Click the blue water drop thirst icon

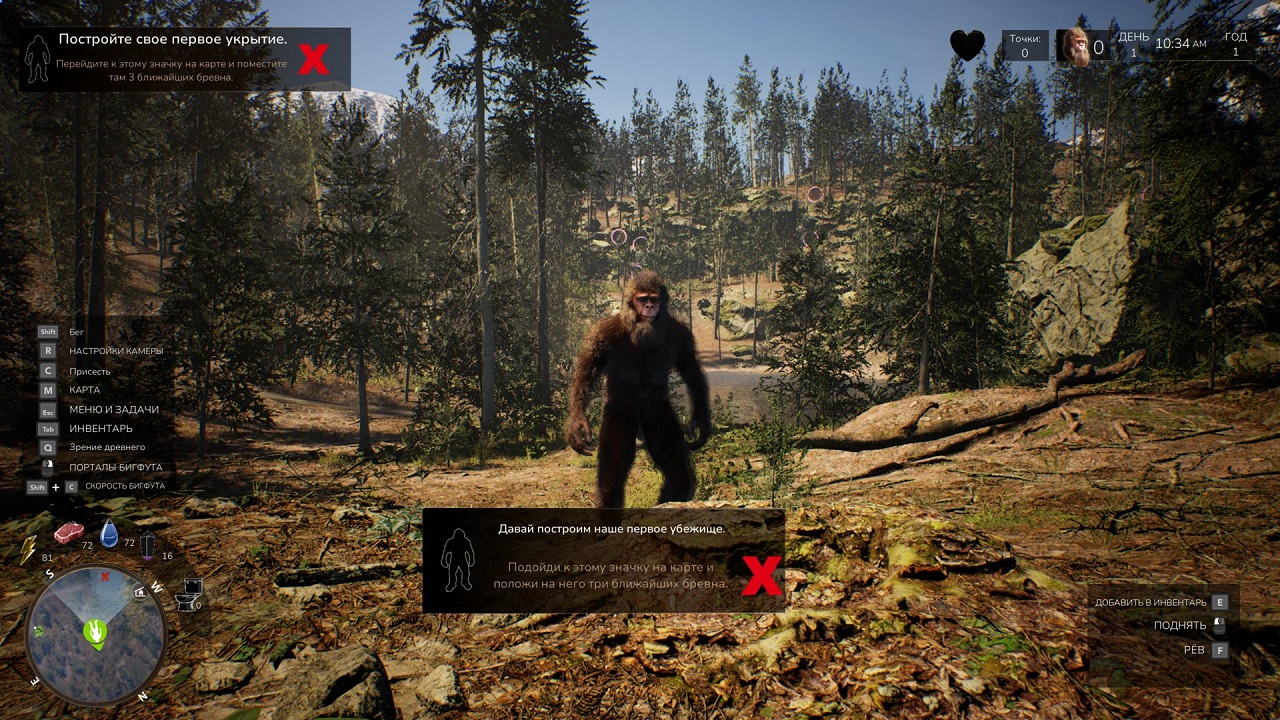[109, 534]
